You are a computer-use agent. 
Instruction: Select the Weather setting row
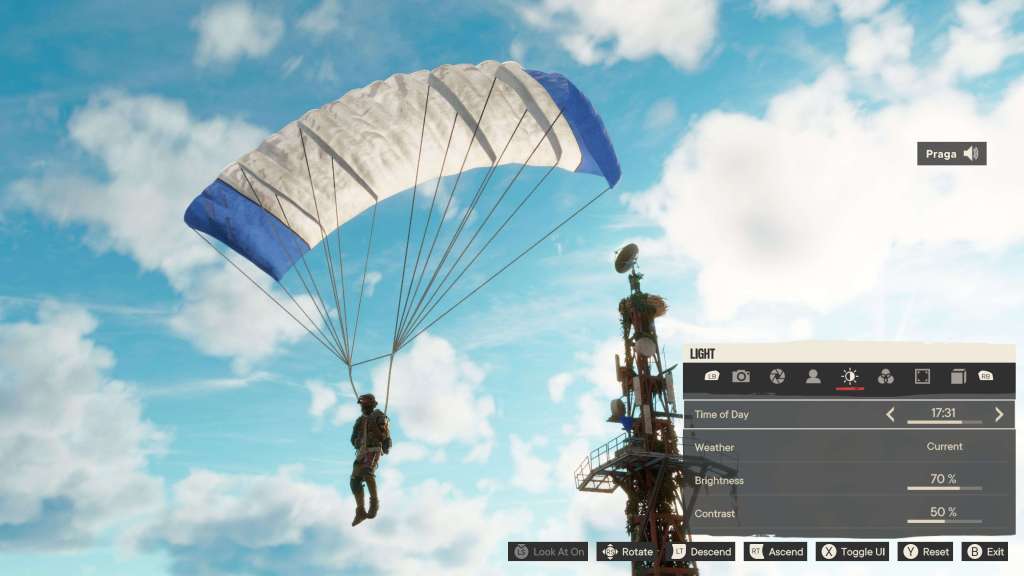click(849, 447)
